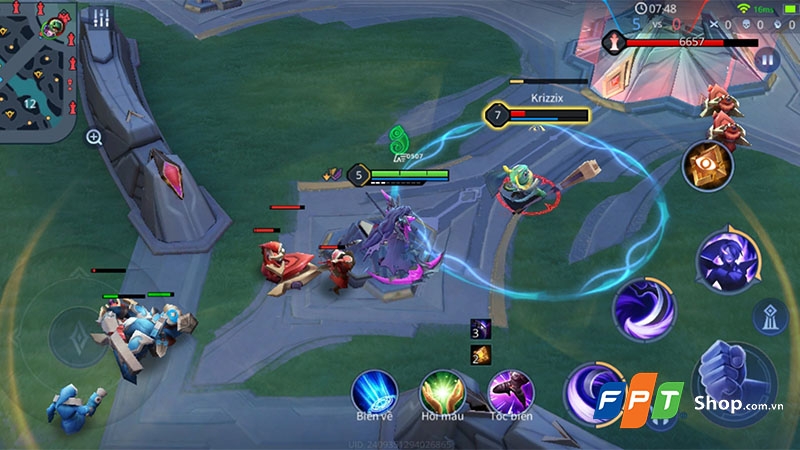
Task: Activate the golden eye ward item
Action: [708, 166]
